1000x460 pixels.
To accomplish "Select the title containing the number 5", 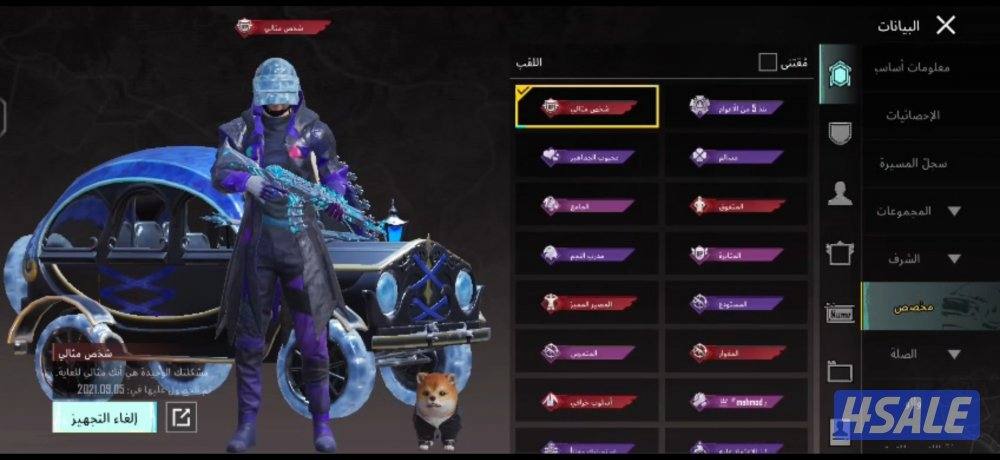I will point(736,106).
